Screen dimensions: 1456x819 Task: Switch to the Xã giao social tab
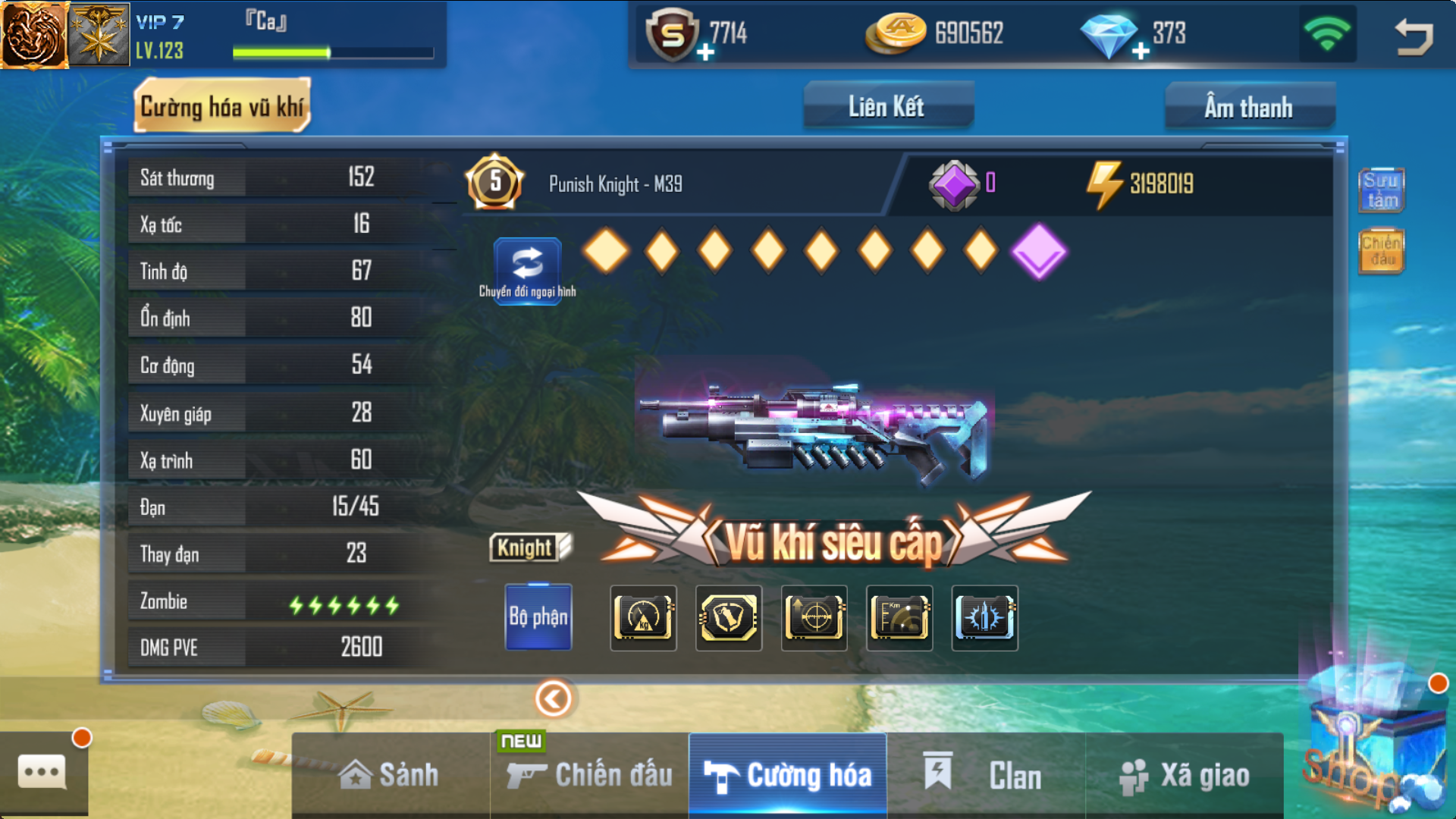[x=1185, y=775]
